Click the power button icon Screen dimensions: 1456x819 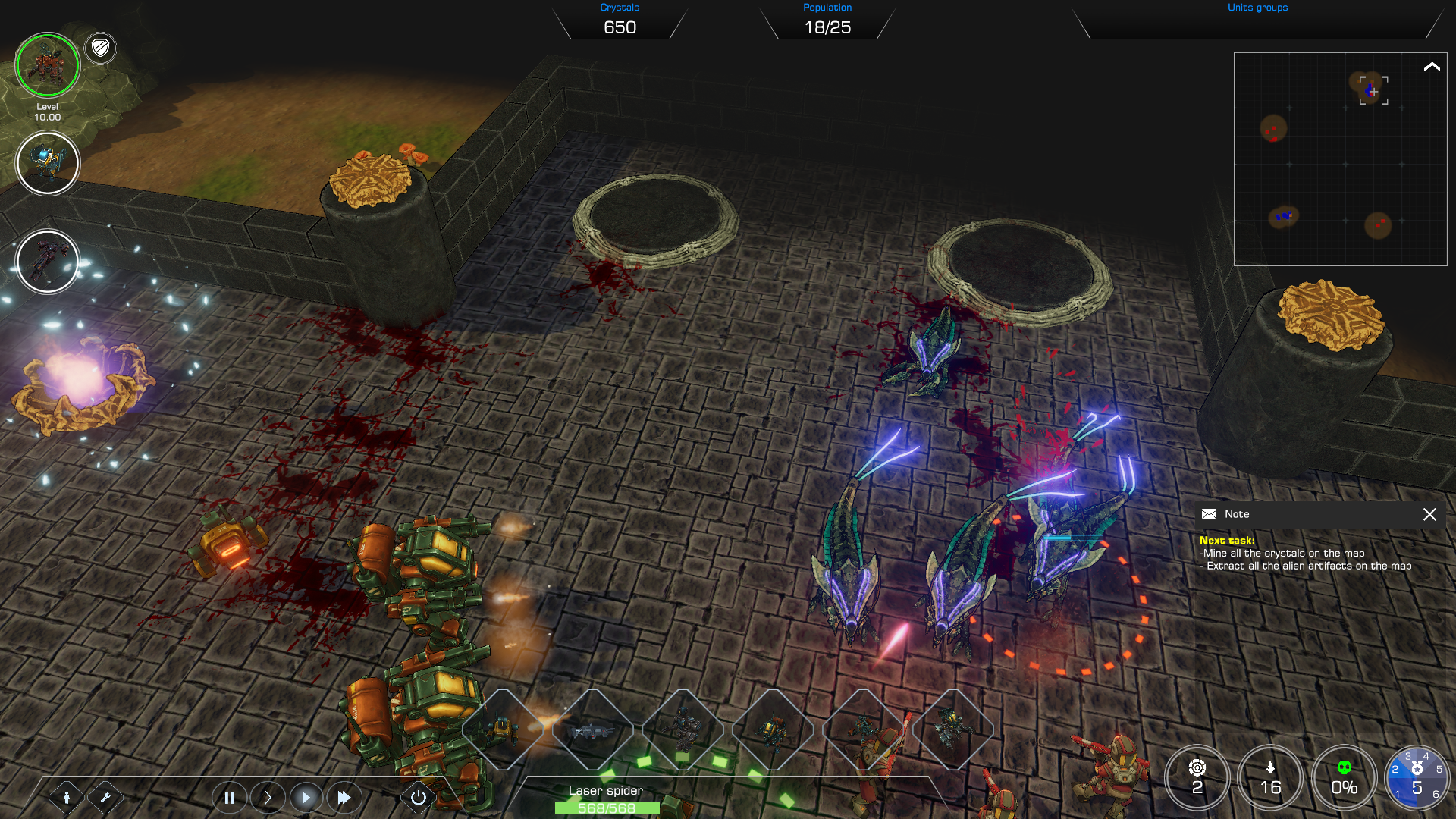coord(418,797)
